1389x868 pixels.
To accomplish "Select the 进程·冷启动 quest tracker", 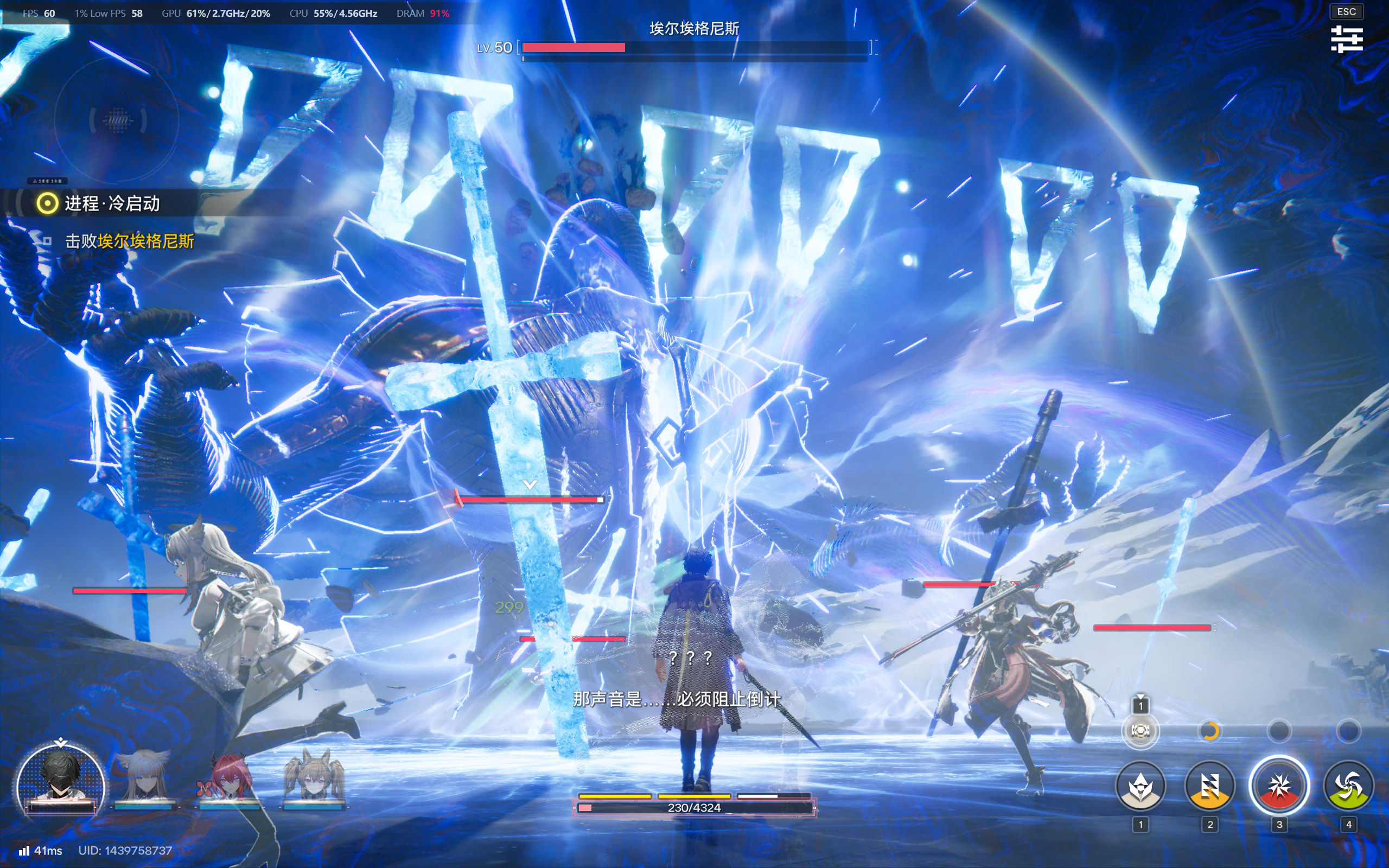I will coord(112,203).
